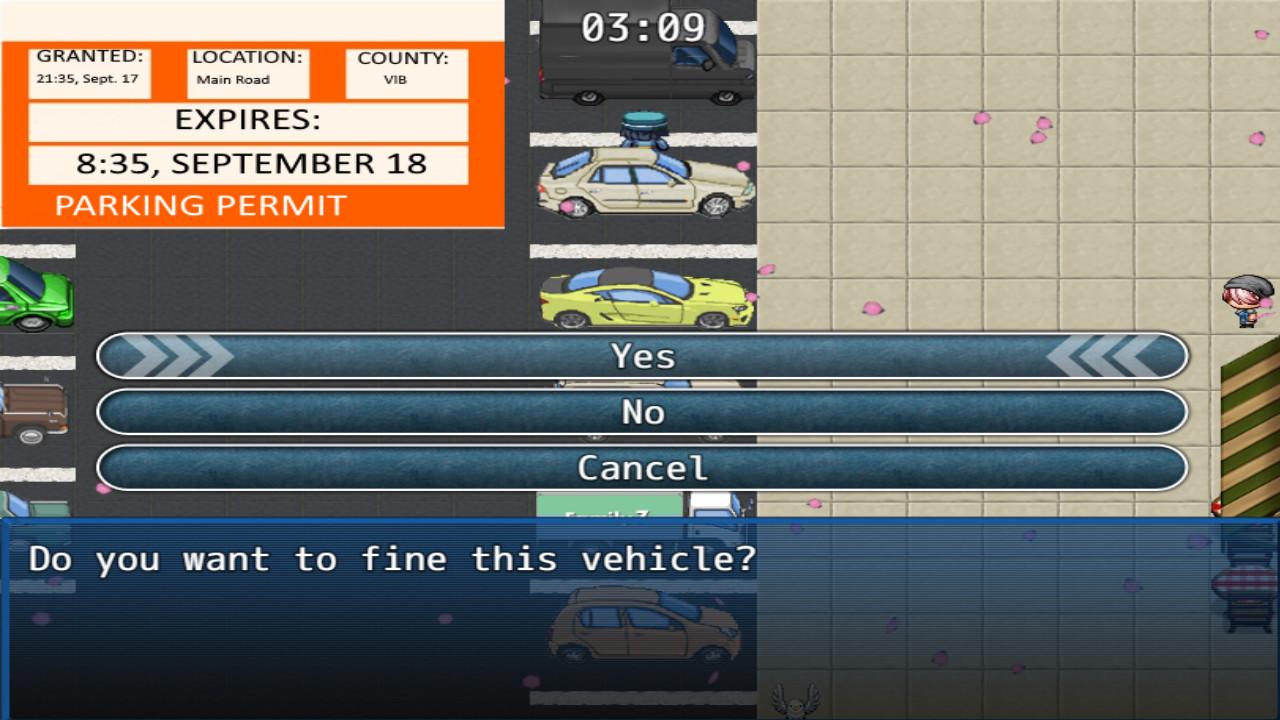Click the yellow sports car sprite
The width and height of the screenshot is (1280, 720).
click(x=640, y=300)
